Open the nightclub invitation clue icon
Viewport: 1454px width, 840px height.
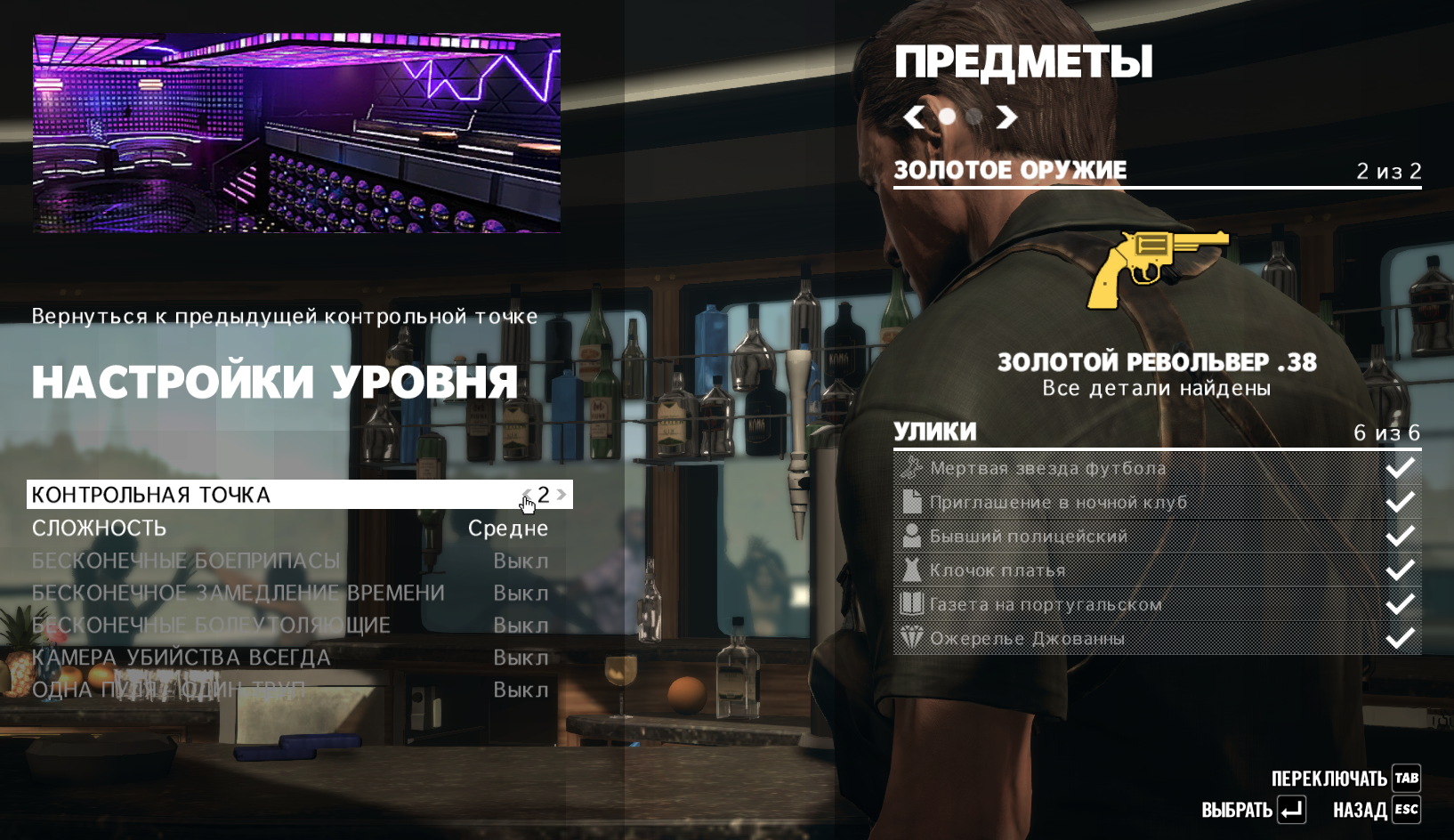pyautogui.click(x=912, y=501)
